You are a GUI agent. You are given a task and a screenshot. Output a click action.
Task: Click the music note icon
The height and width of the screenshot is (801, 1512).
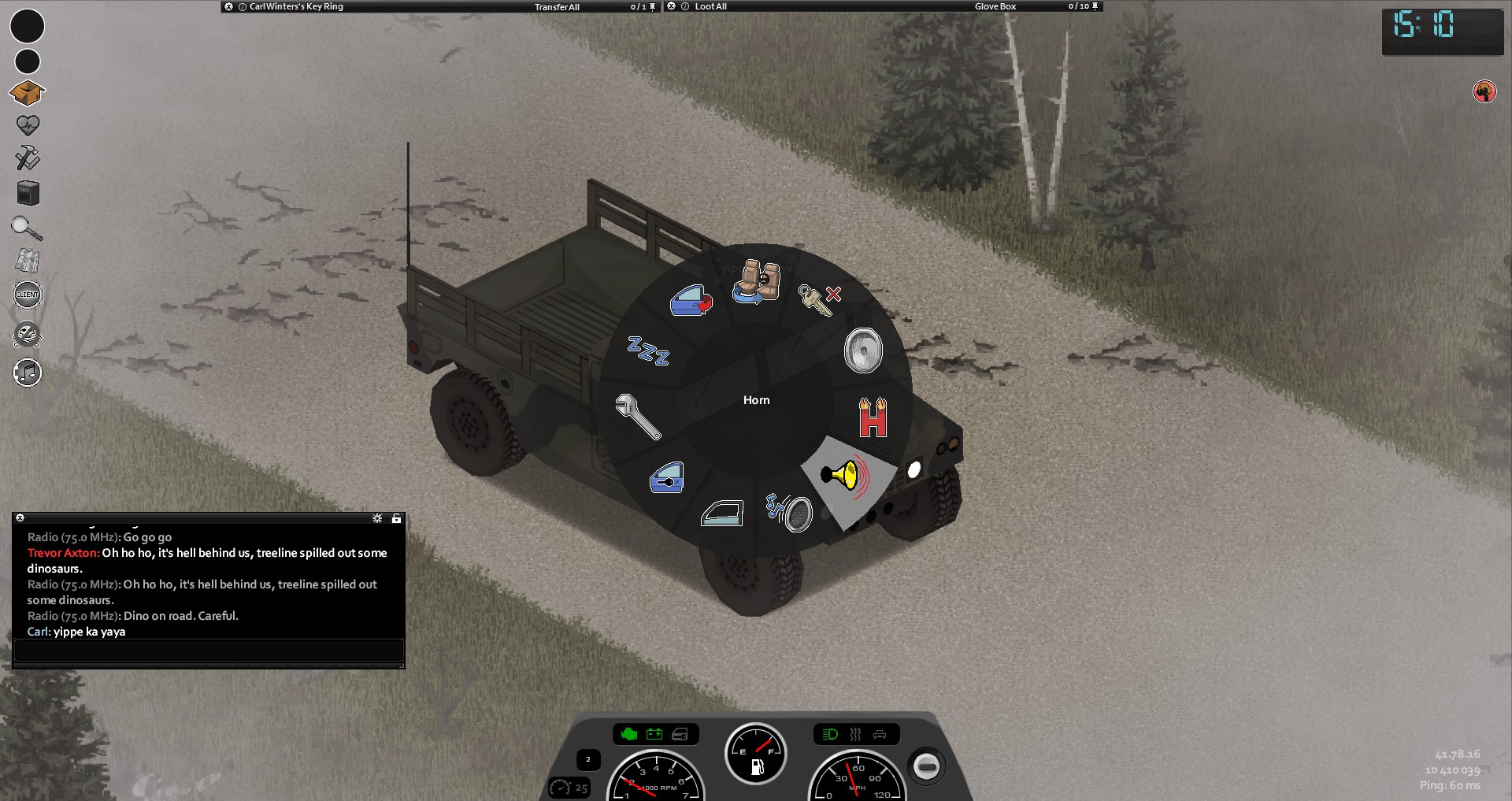point(28,373)
